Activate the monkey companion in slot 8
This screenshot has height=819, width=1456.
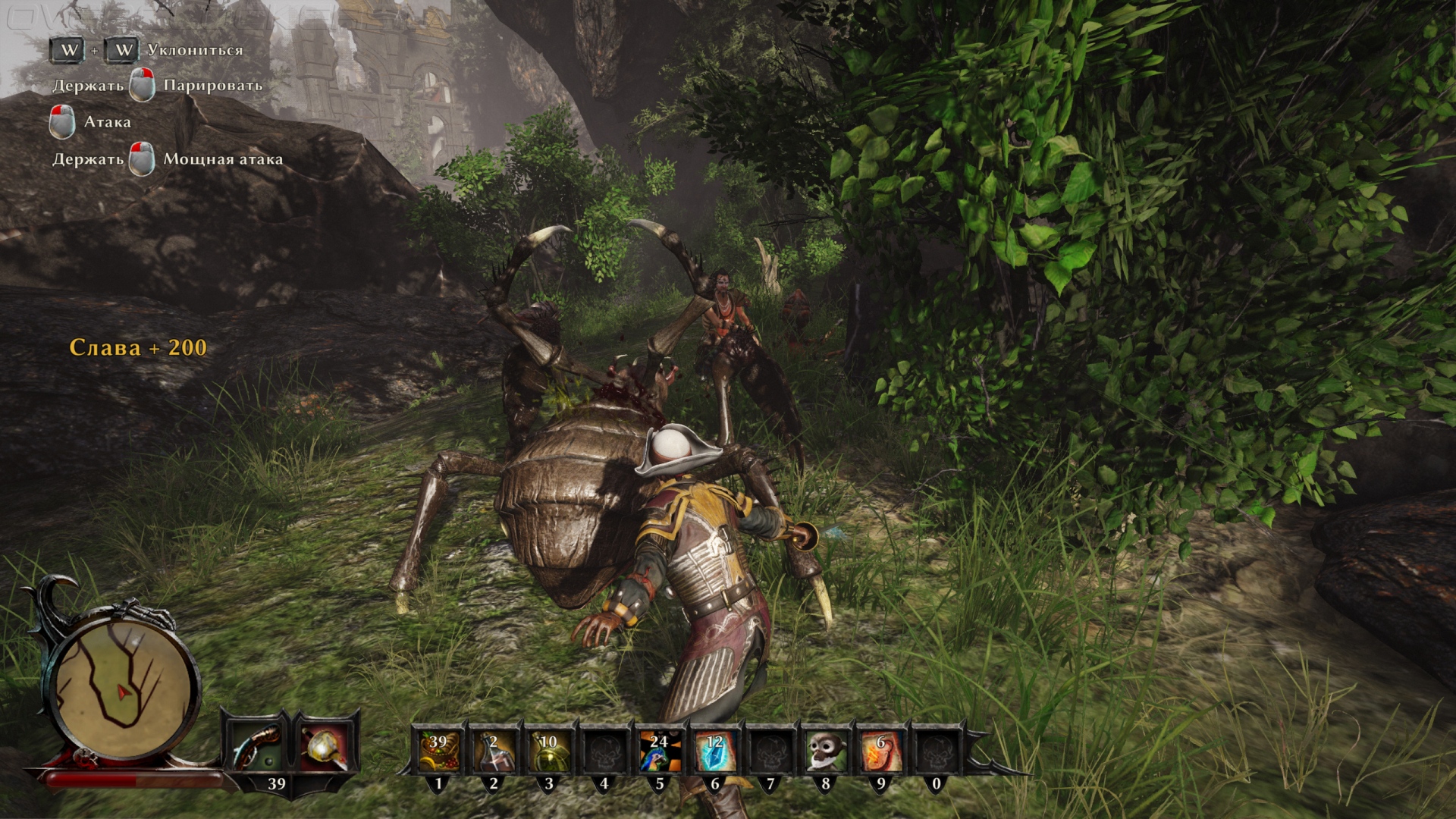[825, 751]
